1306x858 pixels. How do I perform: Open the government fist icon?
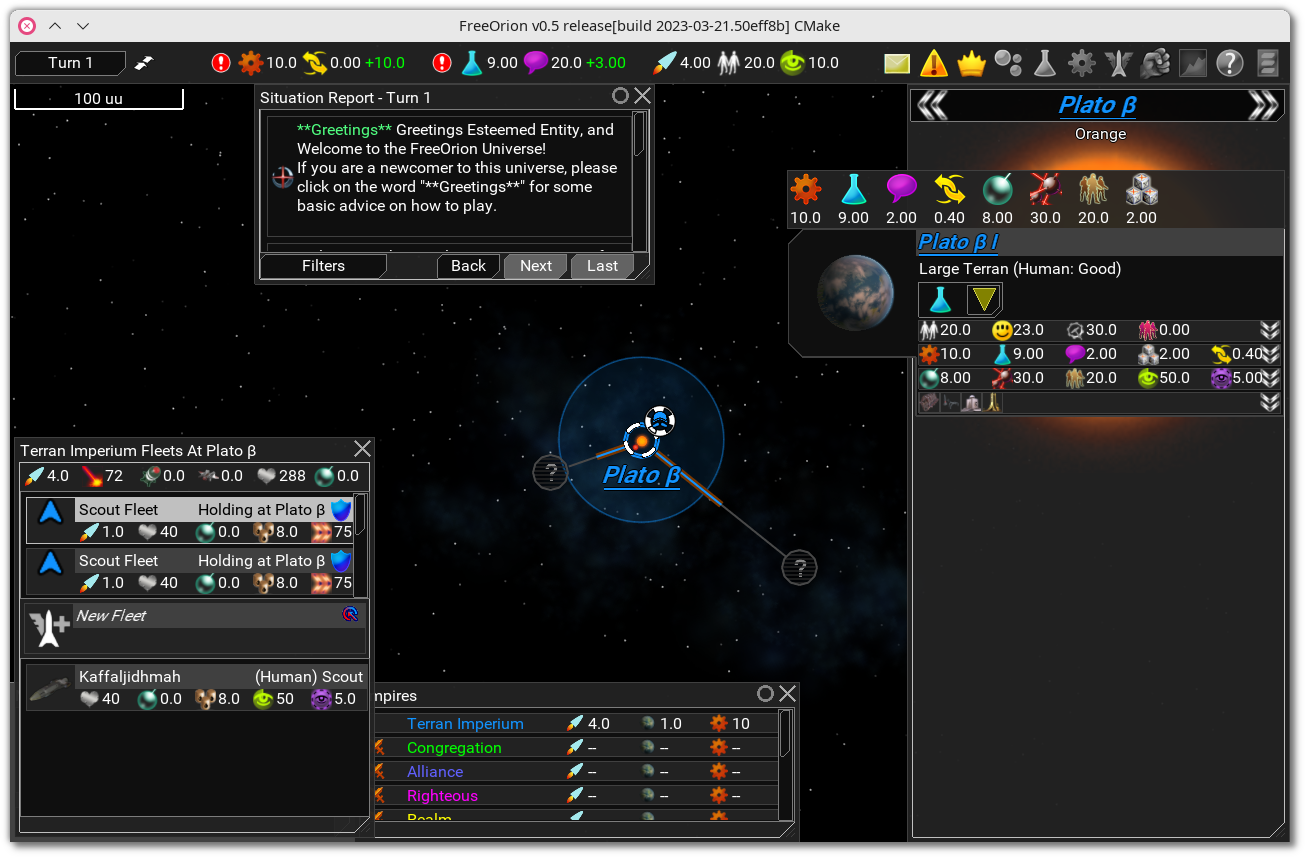[1155, 63]
